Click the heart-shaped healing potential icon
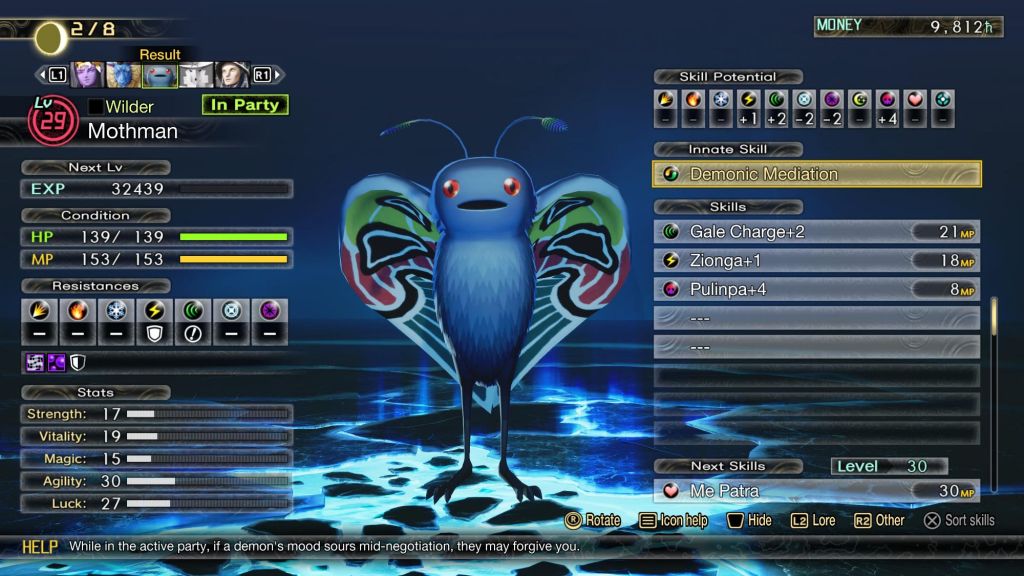The image size is (1024, 576). point(915,100)
